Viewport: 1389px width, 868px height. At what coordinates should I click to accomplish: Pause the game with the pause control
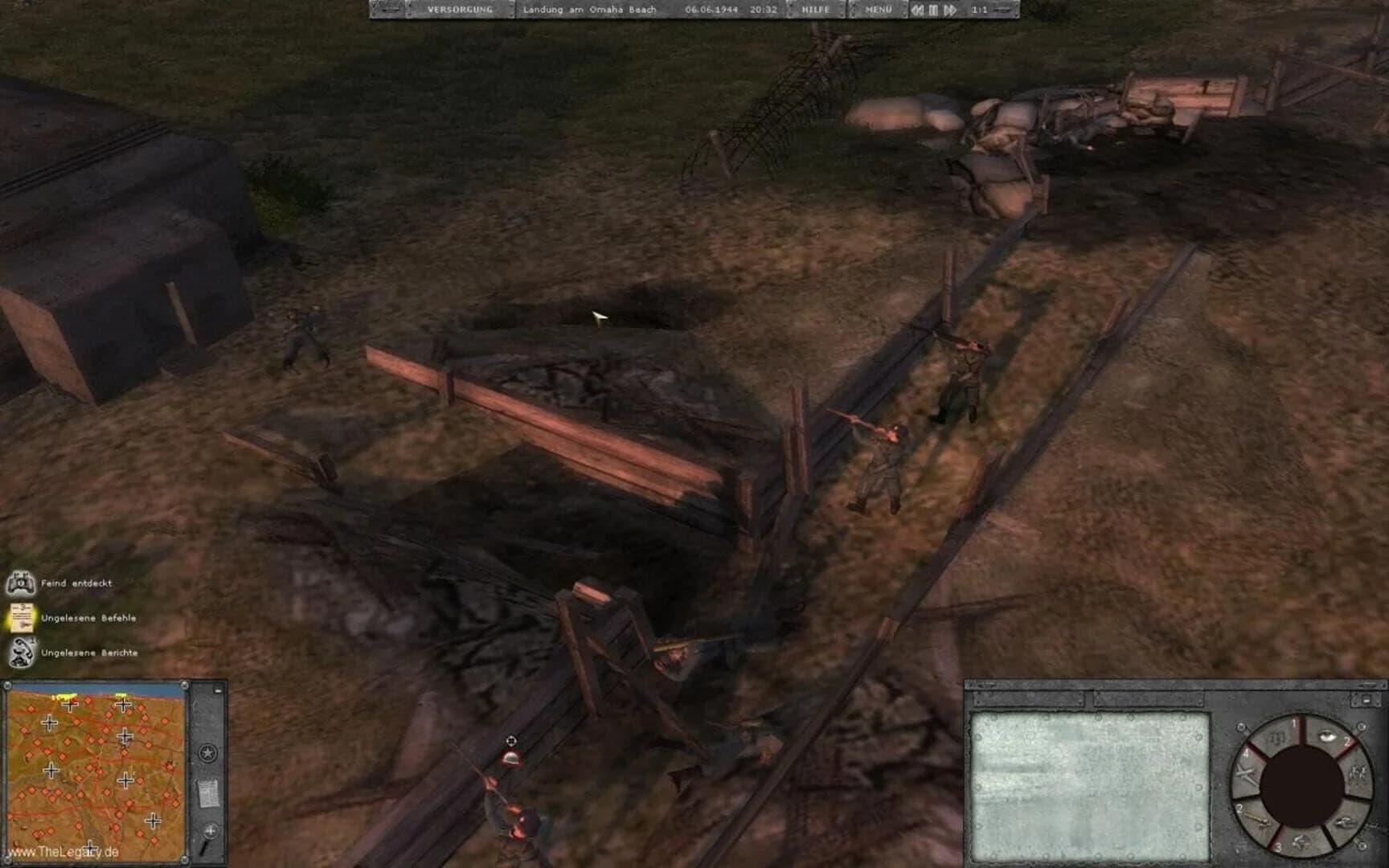point(933,10)
